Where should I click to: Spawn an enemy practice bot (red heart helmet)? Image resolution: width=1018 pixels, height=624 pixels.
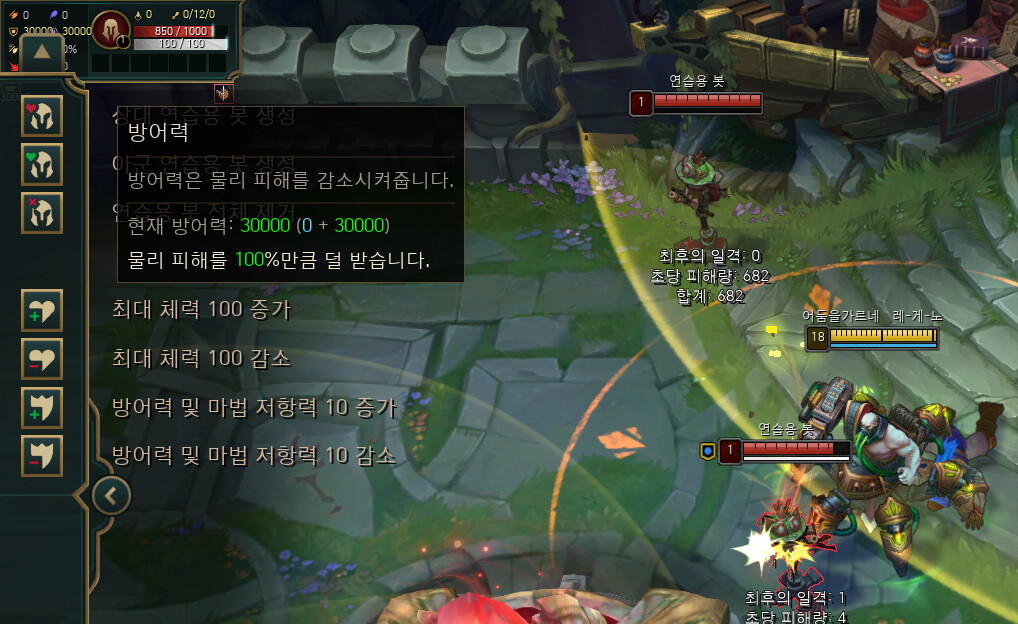(42, 116)
